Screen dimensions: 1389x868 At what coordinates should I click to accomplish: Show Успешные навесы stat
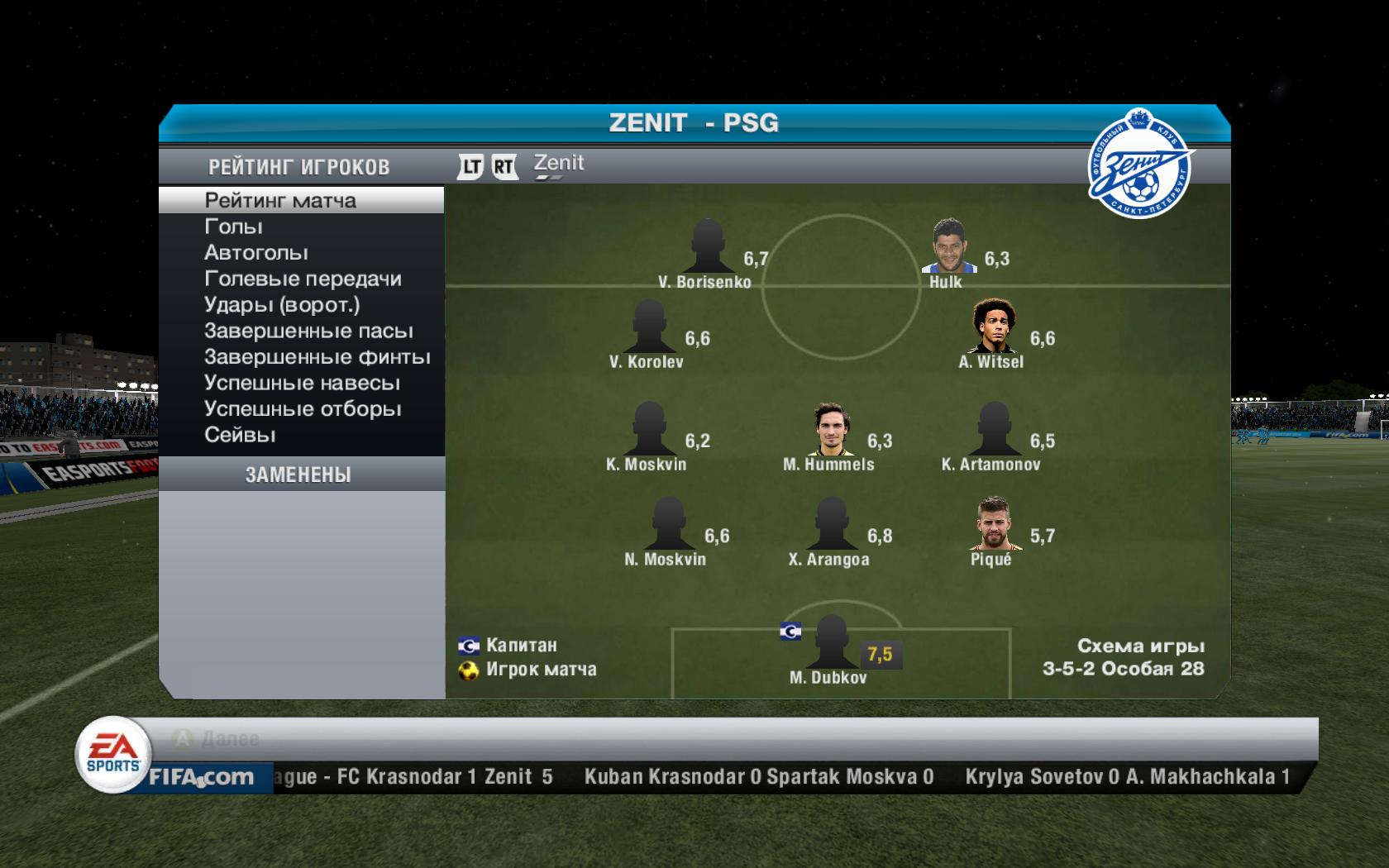coord(302,383)
